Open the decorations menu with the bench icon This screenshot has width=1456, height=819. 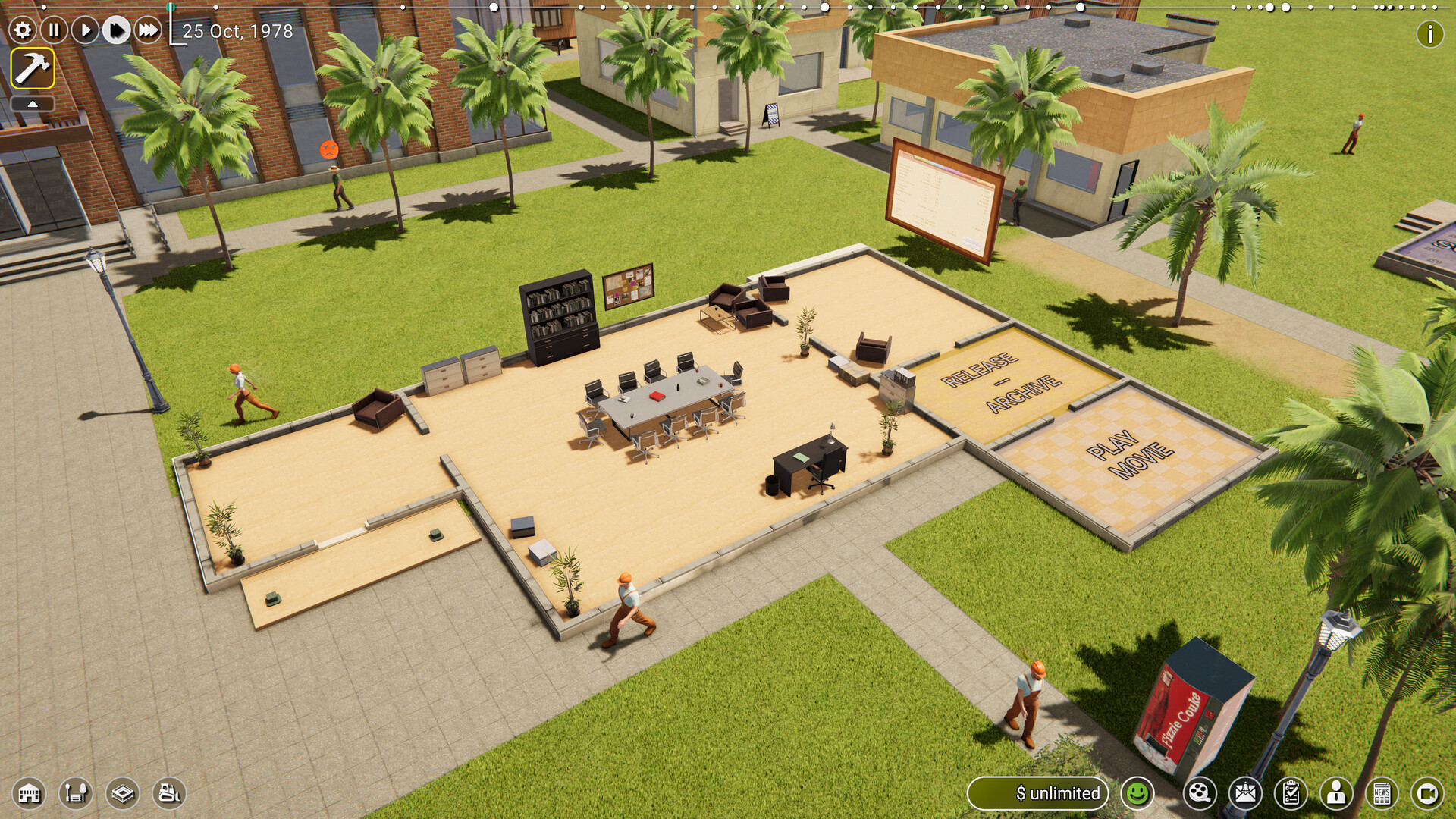point(76,794)
